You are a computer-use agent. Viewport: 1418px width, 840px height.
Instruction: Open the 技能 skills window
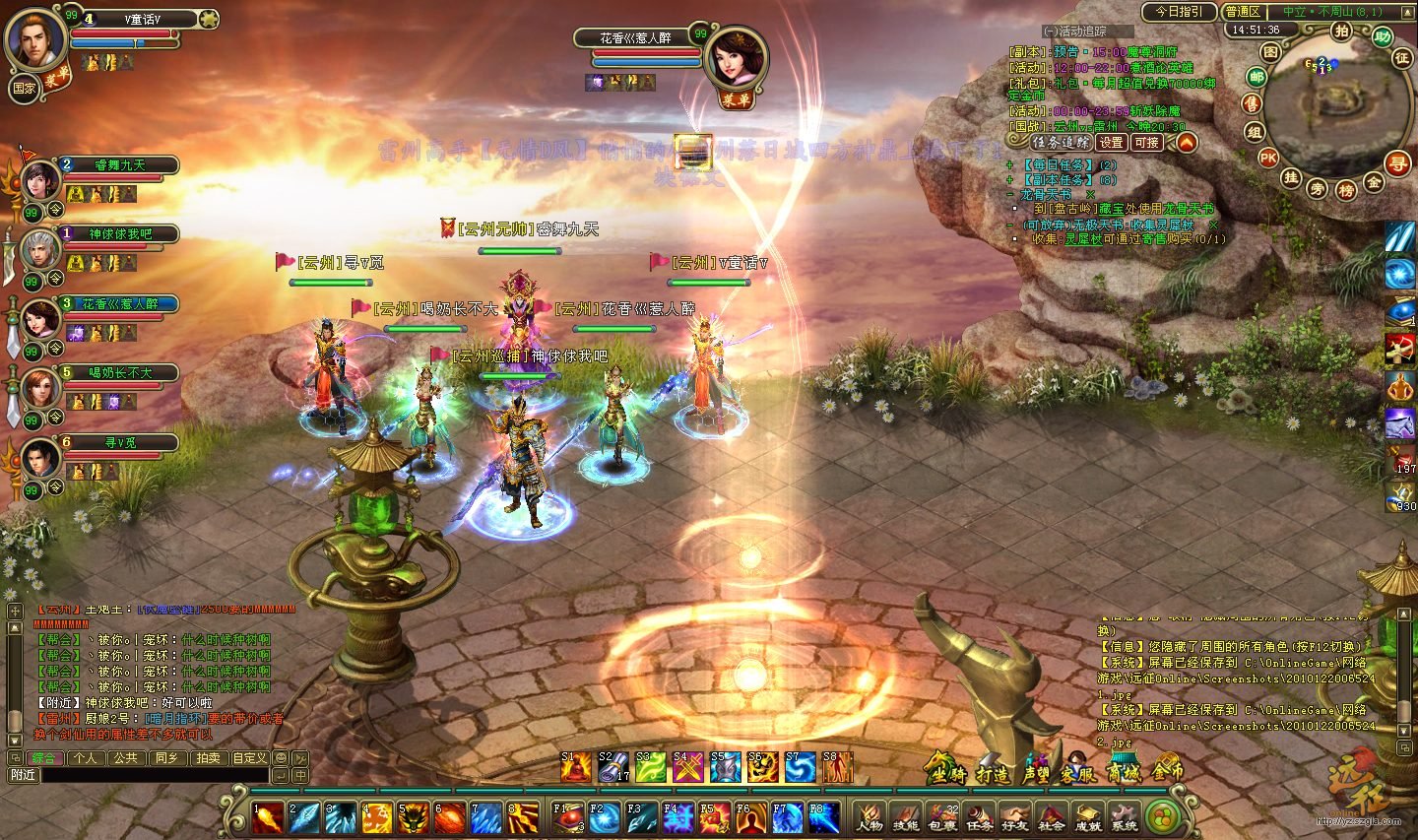[x=905, y=817]
